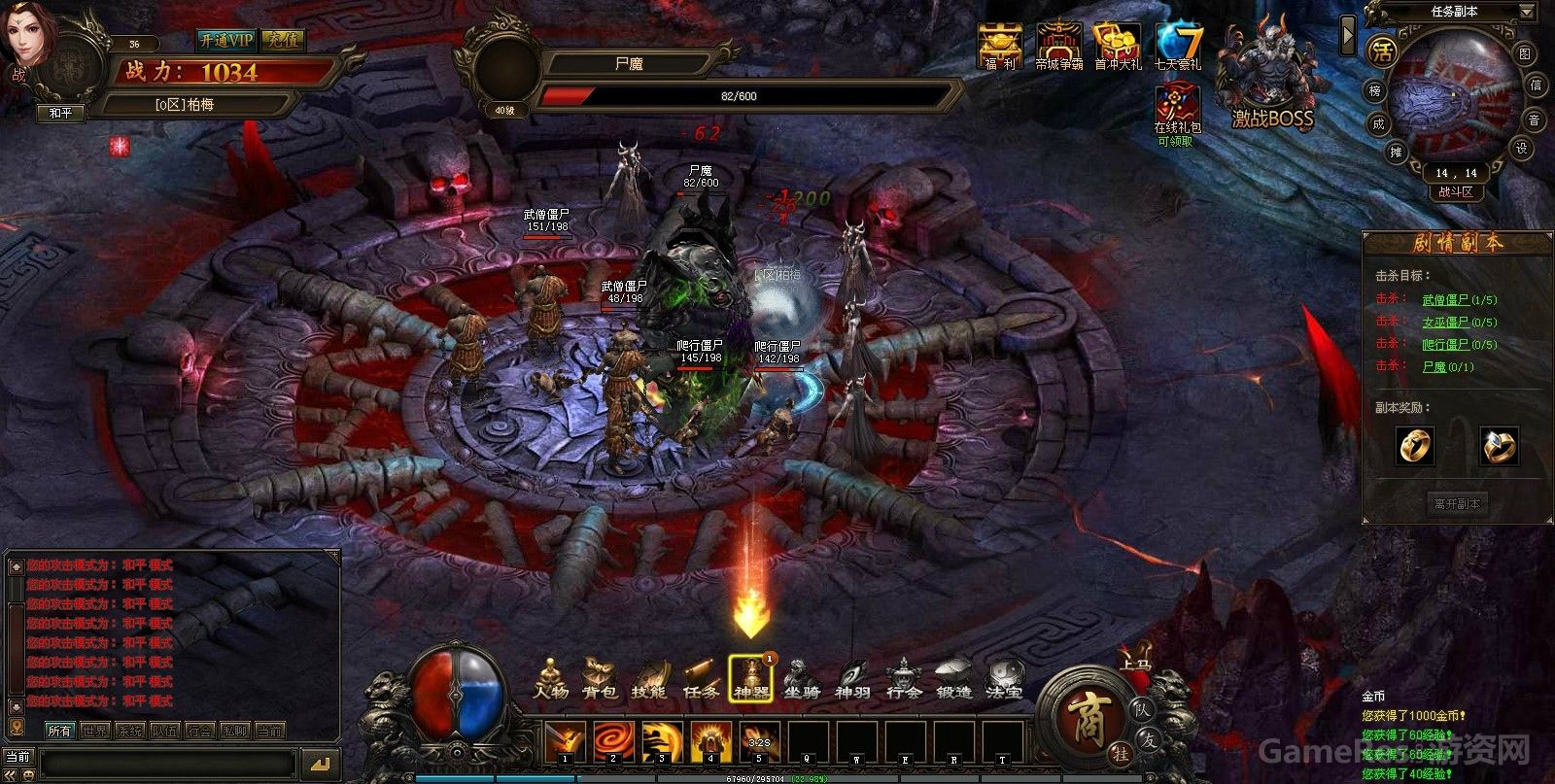This screenshot has width=1555, height=784.
Task: Open the 坐骑 mount menu
Action: (802, 679)
